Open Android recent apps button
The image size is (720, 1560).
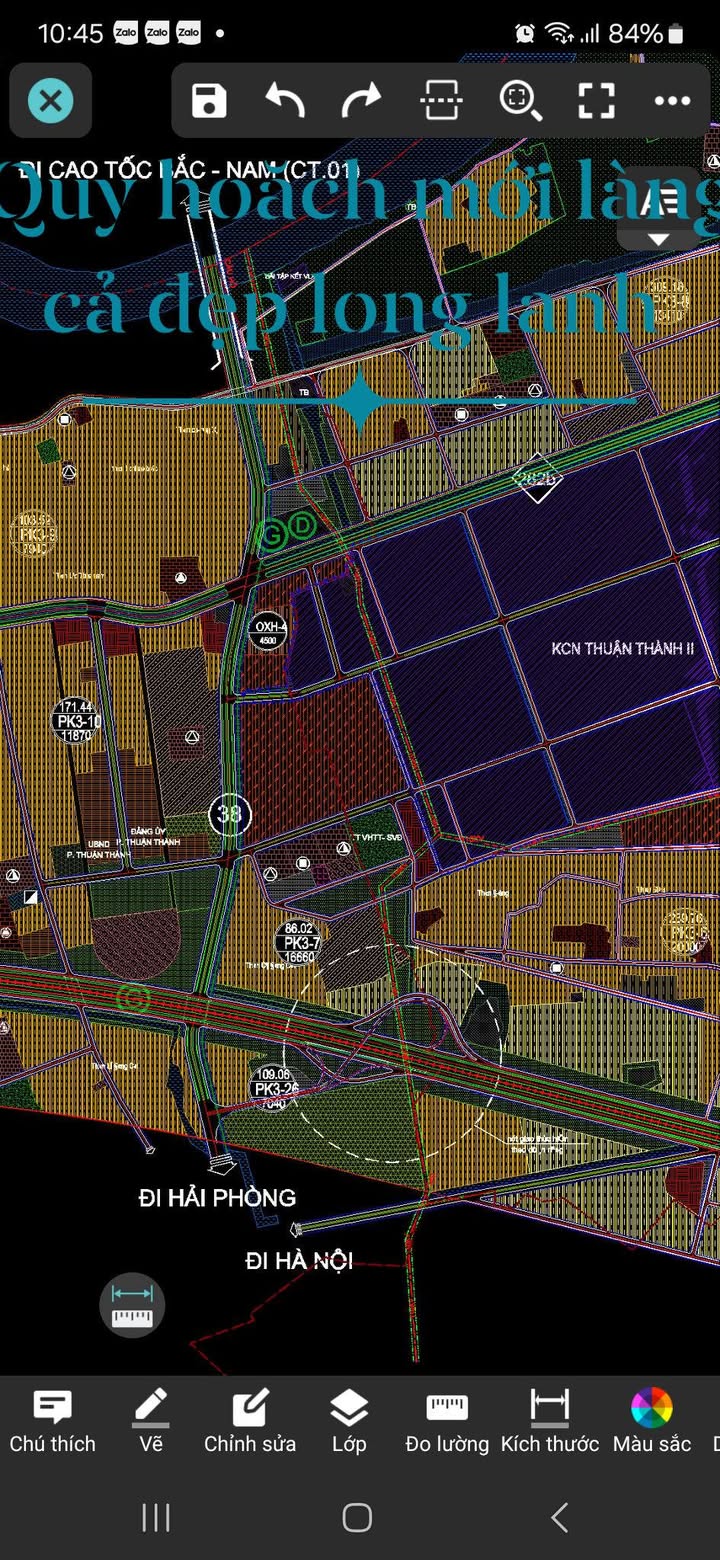pos(156,1517)
